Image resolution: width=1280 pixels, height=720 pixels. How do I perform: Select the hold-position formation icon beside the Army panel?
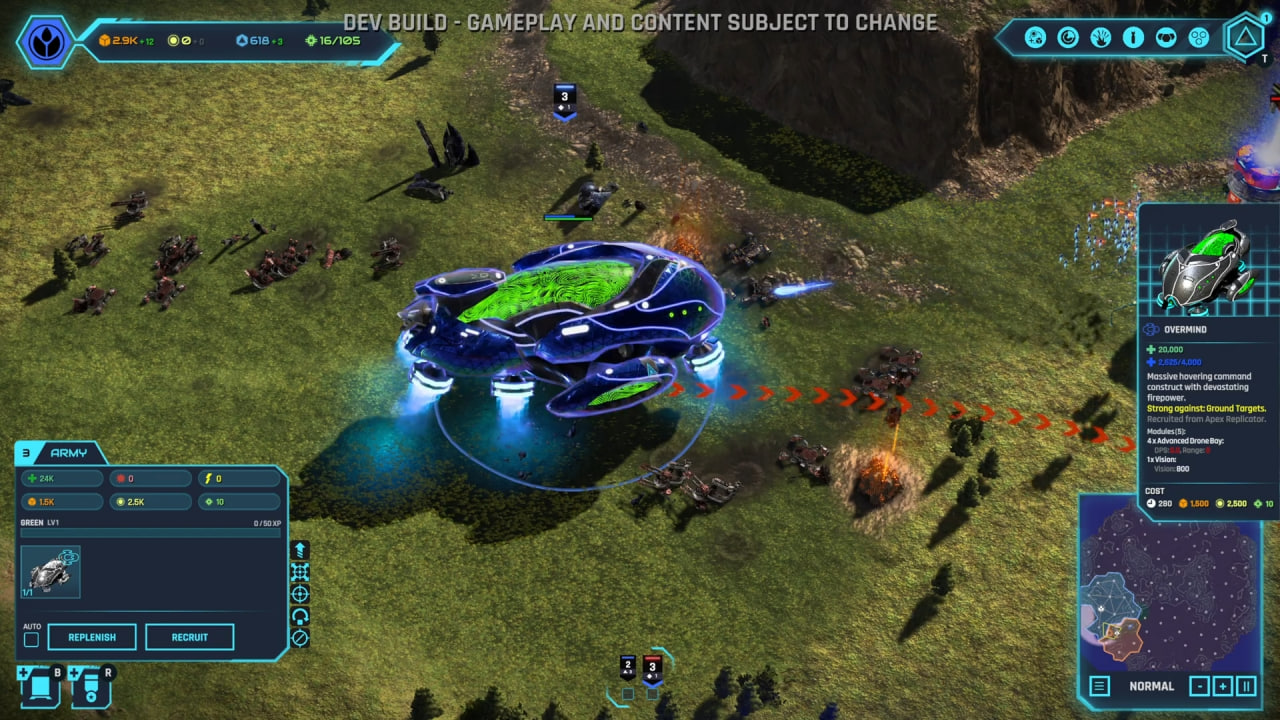pyautogui.click(x=298, y=572)
